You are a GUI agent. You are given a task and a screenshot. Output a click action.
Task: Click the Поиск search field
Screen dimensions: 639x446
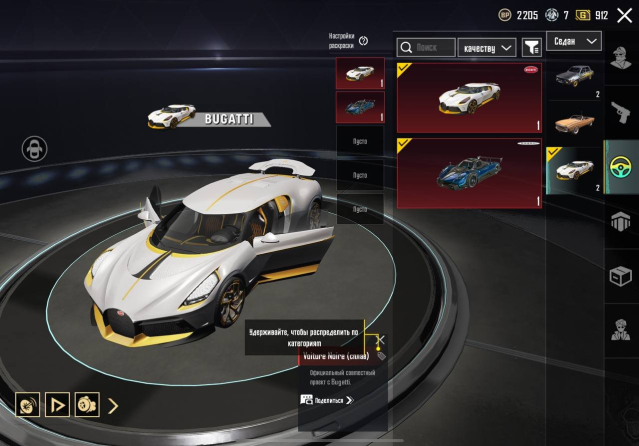tap(425, 47)
